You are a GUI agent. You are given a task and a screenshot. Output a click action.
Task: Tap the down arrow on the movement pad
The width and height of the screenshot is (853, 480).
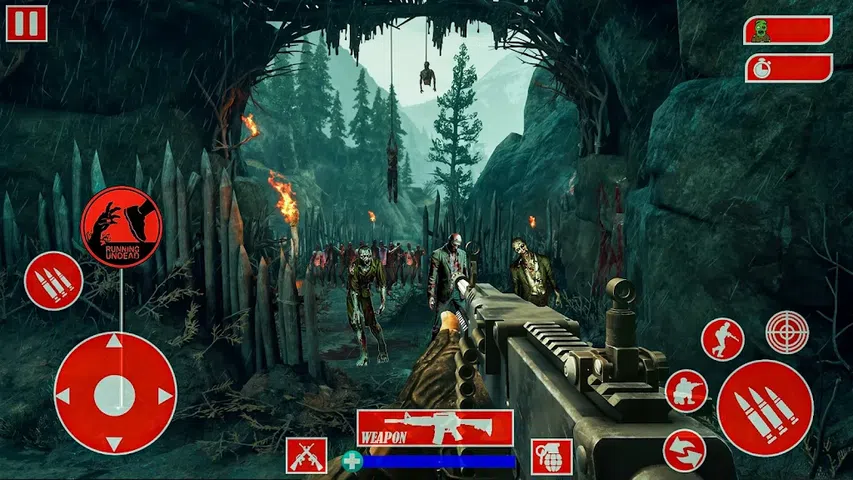(x=115, y=443)
